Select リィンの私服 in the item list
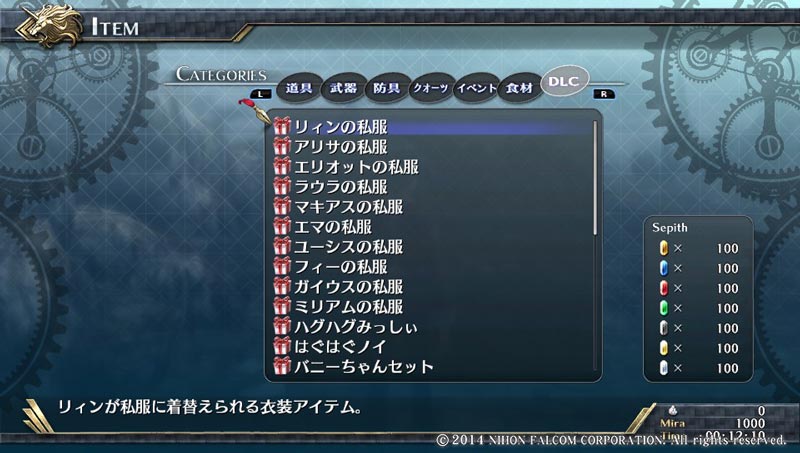Viewport: 800px width, 453px height. click(x=340, y=127)
